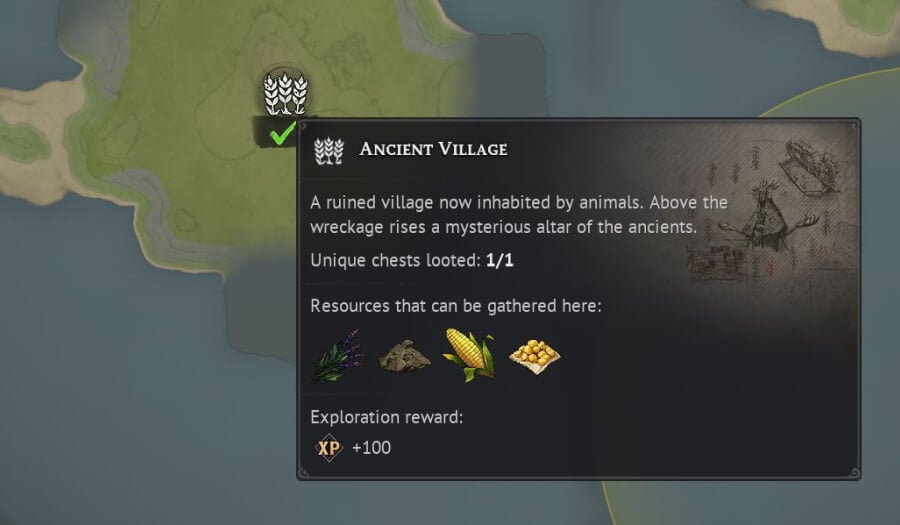Select the Ancient Village wheat map marker
This screenshot has width=900, height=525.
(x=285, y=93)
